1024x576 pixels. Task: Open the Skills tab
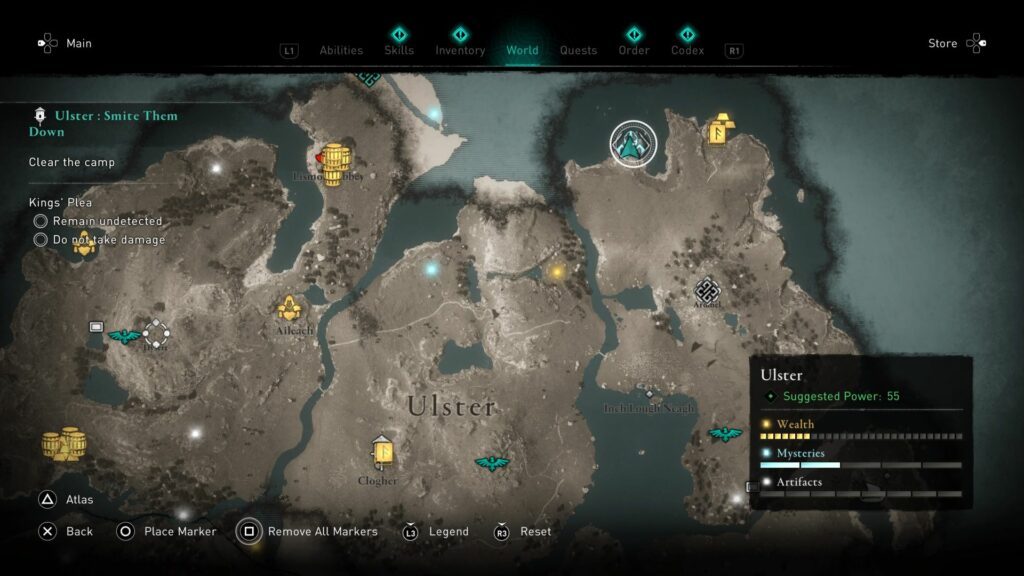pos(399,50)
